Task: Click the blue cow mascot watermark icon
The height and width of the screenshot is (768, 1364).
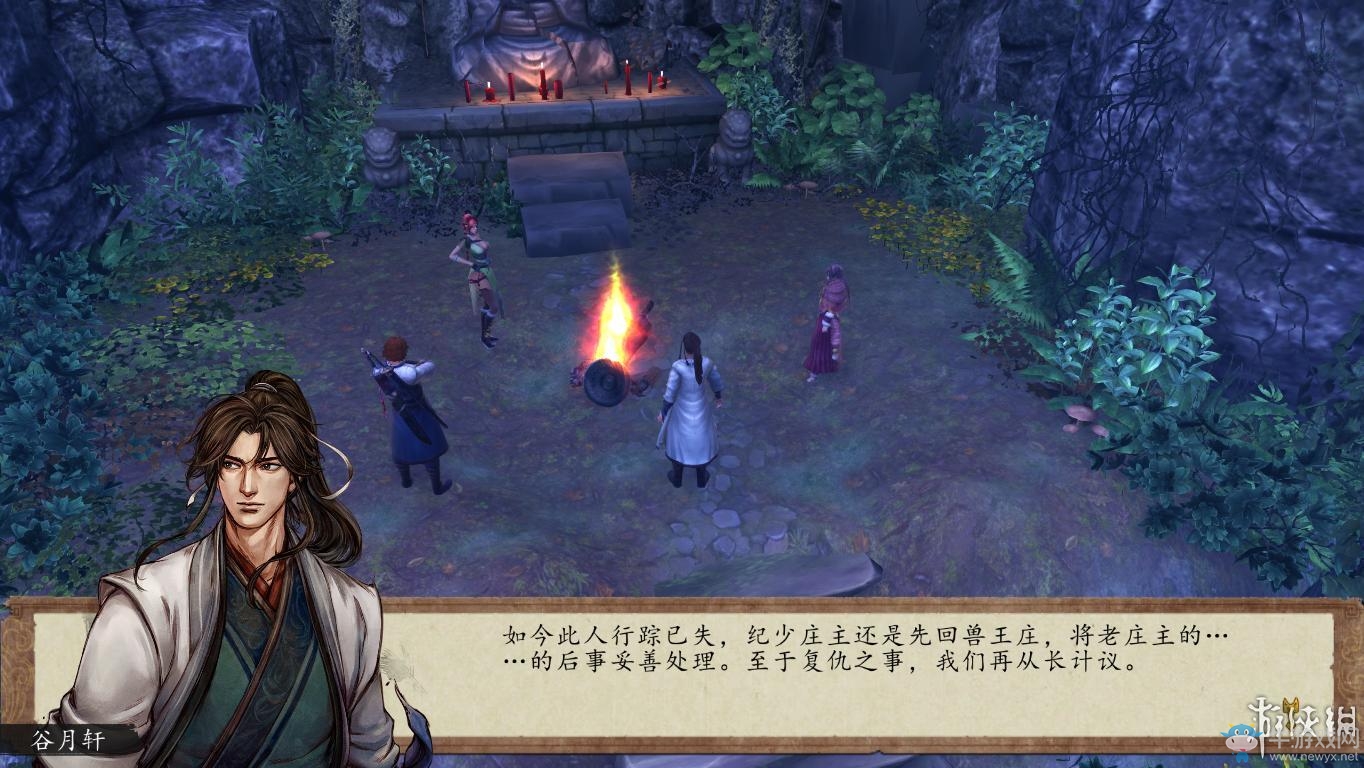Action: coord(1241,739)
